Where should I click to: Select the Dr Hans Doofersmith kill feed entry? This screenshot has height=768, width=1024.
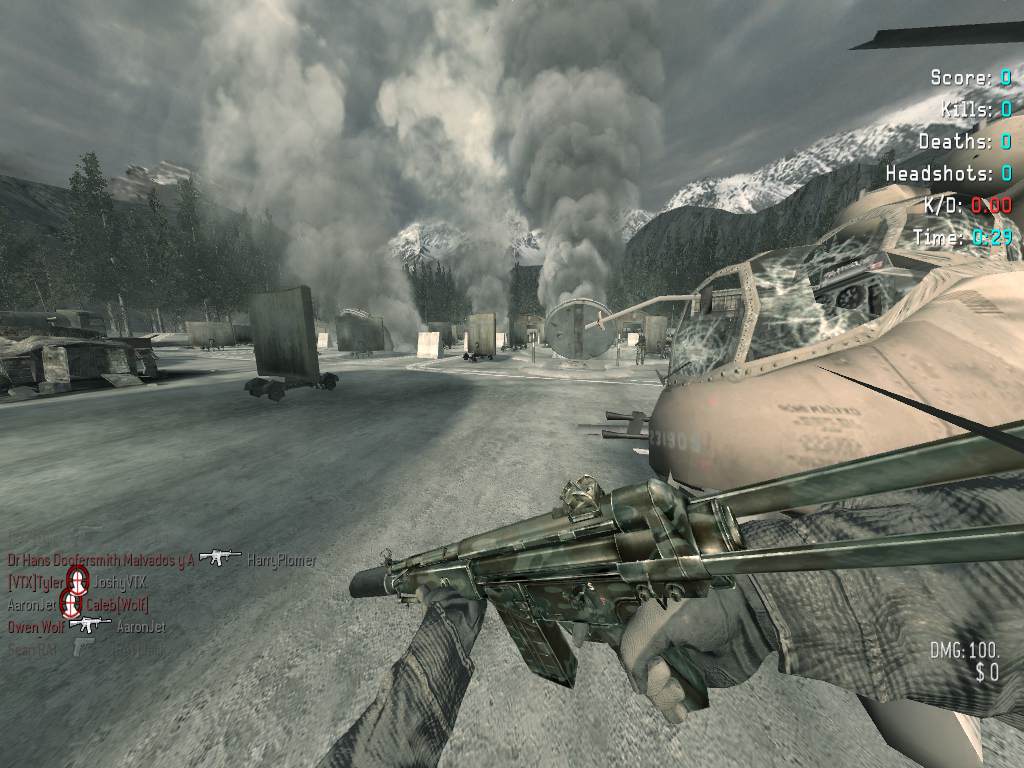click(x=100, y=560)
